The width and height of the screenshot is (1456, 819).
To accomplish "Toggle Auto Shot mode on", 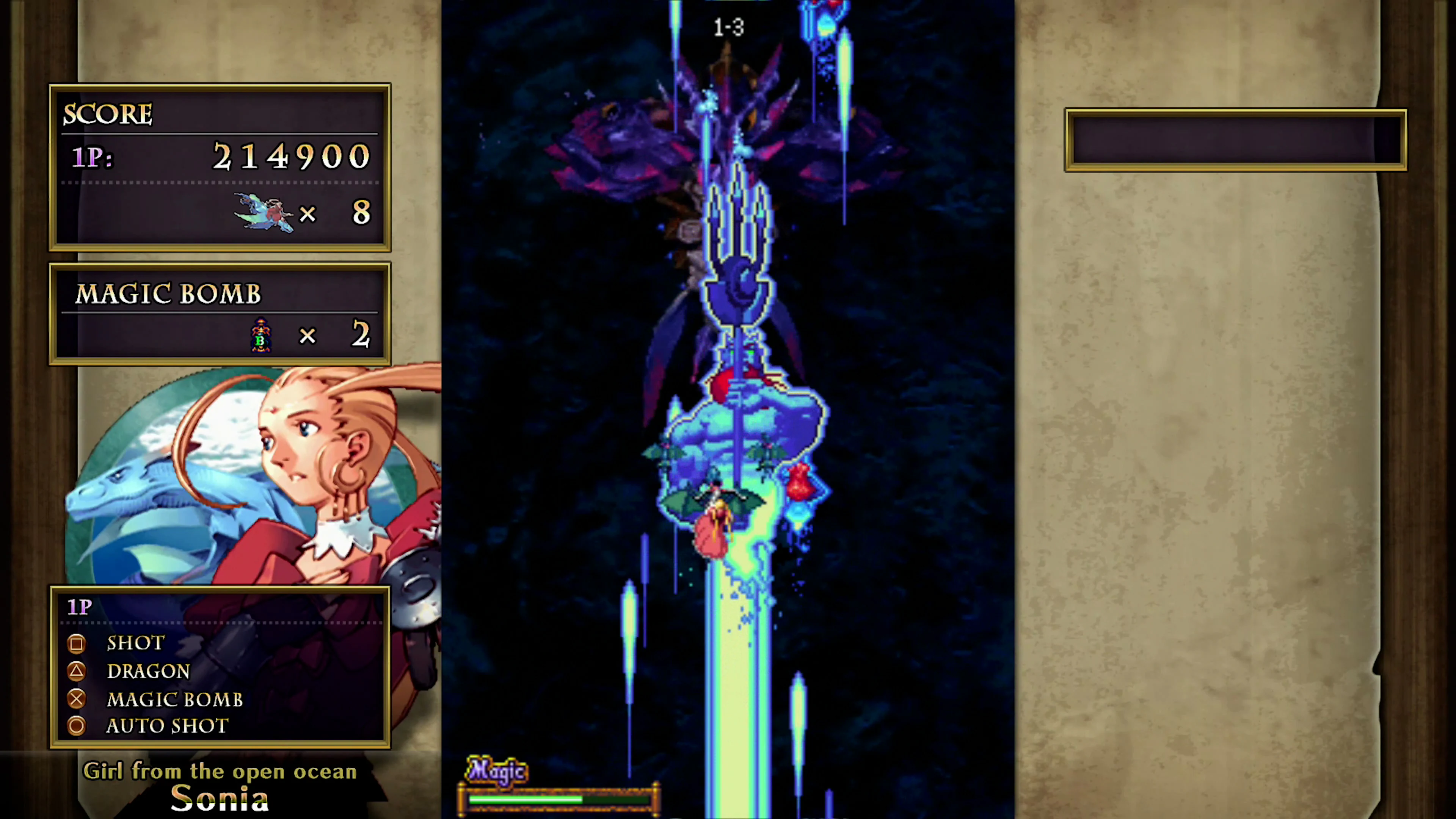I will (167, 726).
